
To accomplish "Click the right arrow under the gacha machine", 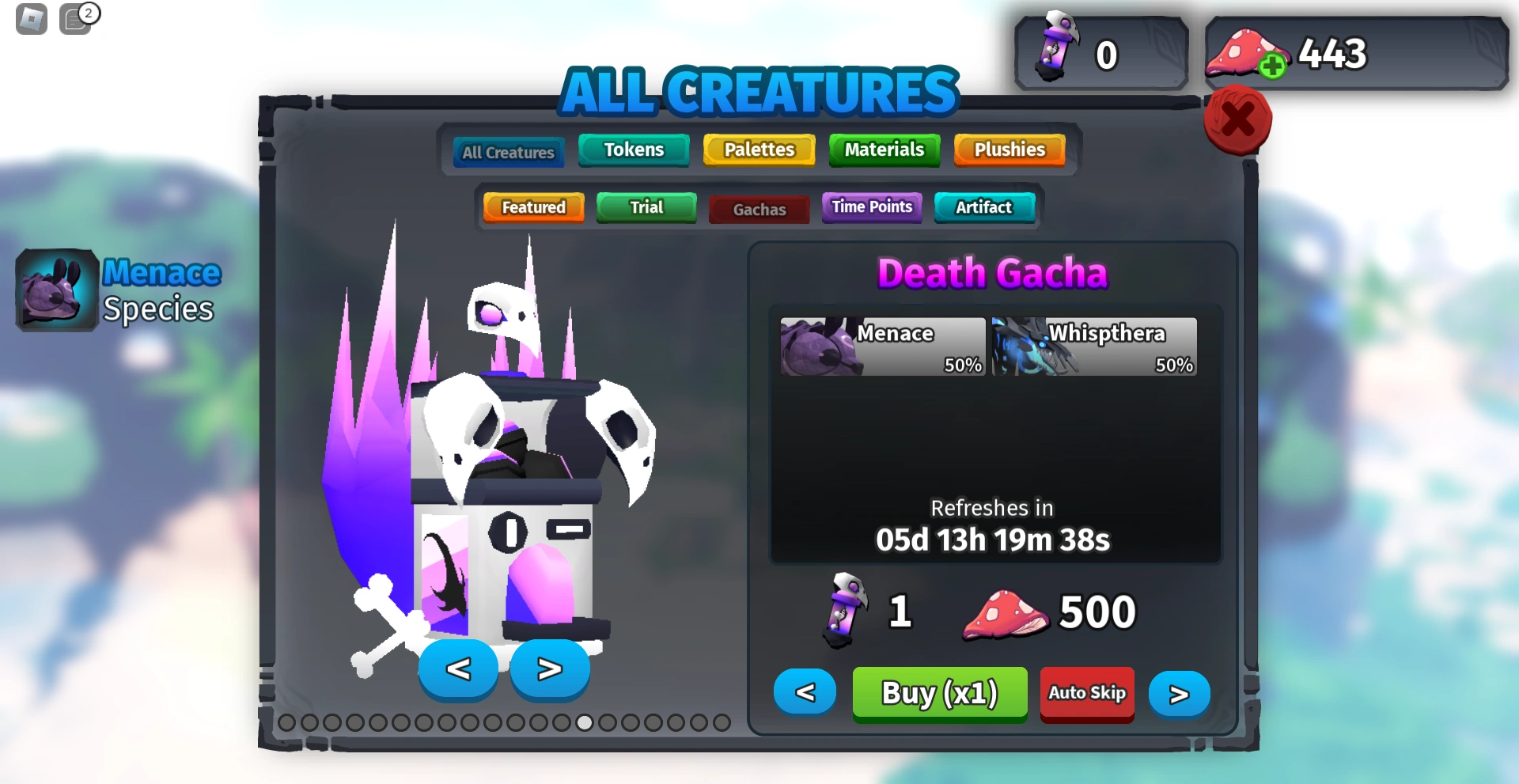I will pyautogui.click(x=549, y=669).
